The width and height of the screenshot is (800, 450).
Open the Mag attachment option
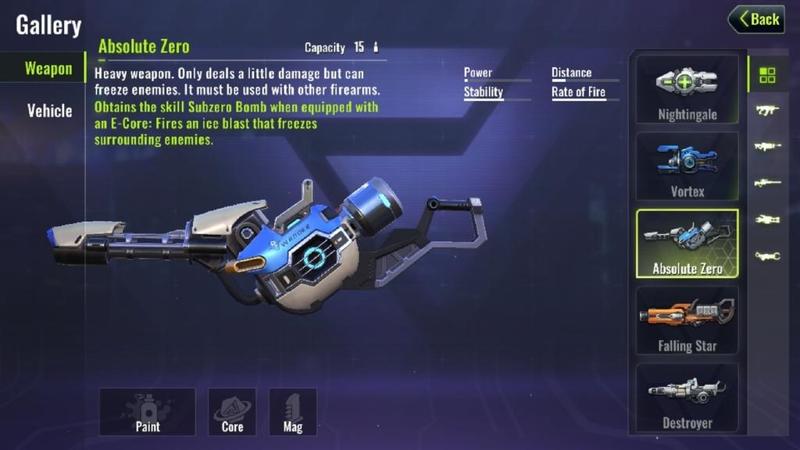tap(293, 412)
